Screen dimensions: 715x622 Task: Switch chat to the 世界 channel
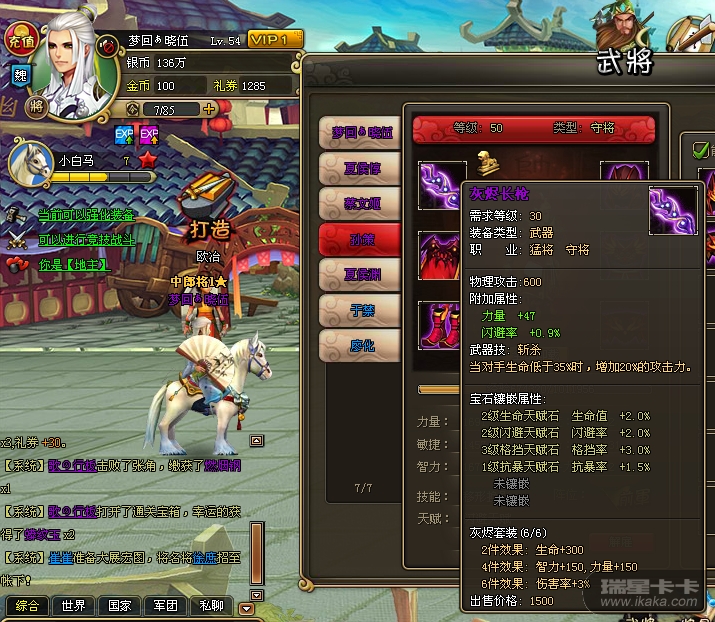pos(73,605)
